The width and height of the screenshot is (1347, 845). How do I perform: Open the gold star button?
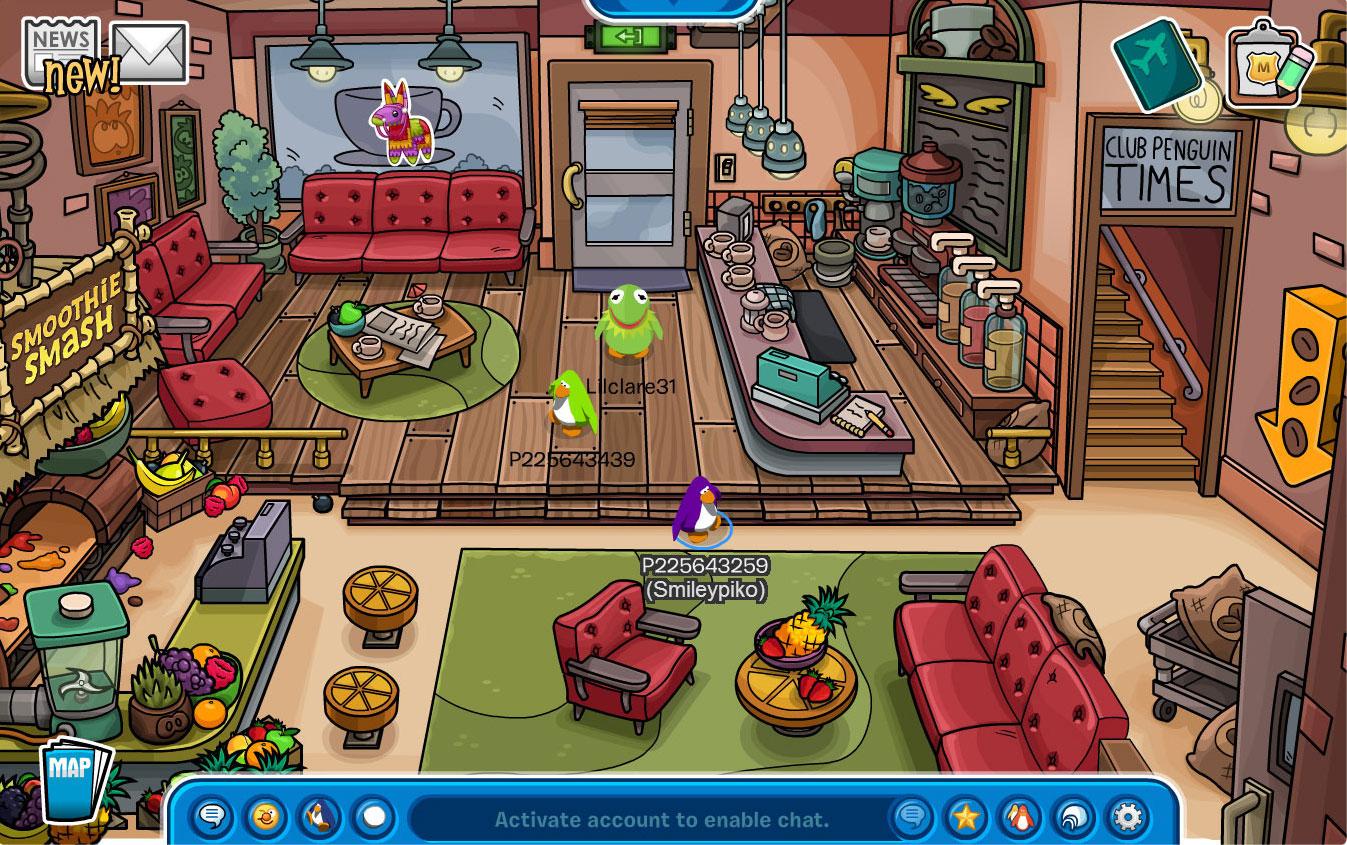point(966,817)
